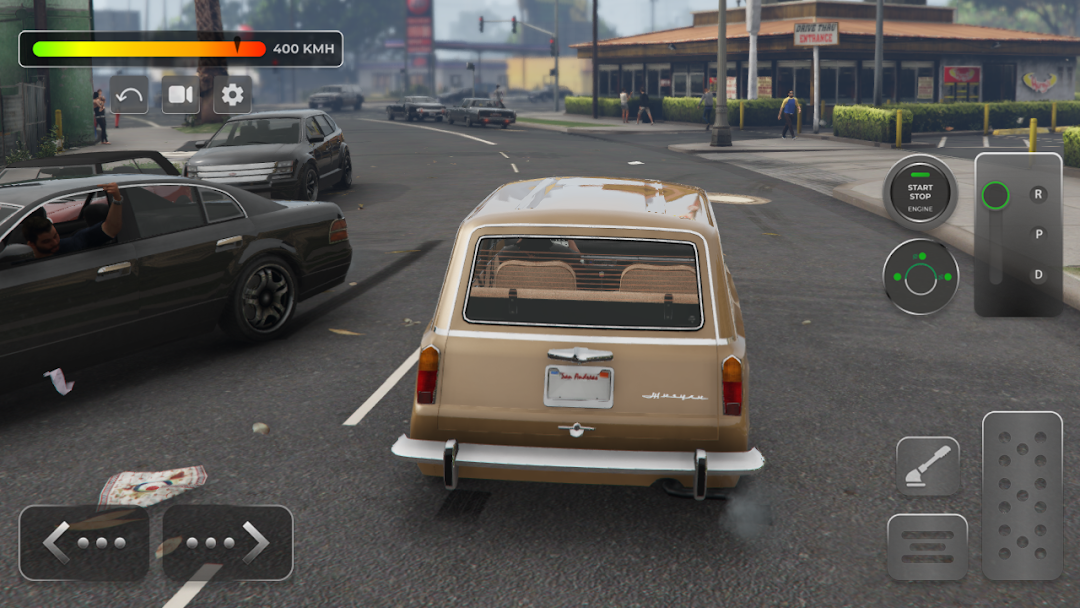
Task: Shift gear selector to P
Action: point(1038,234)
